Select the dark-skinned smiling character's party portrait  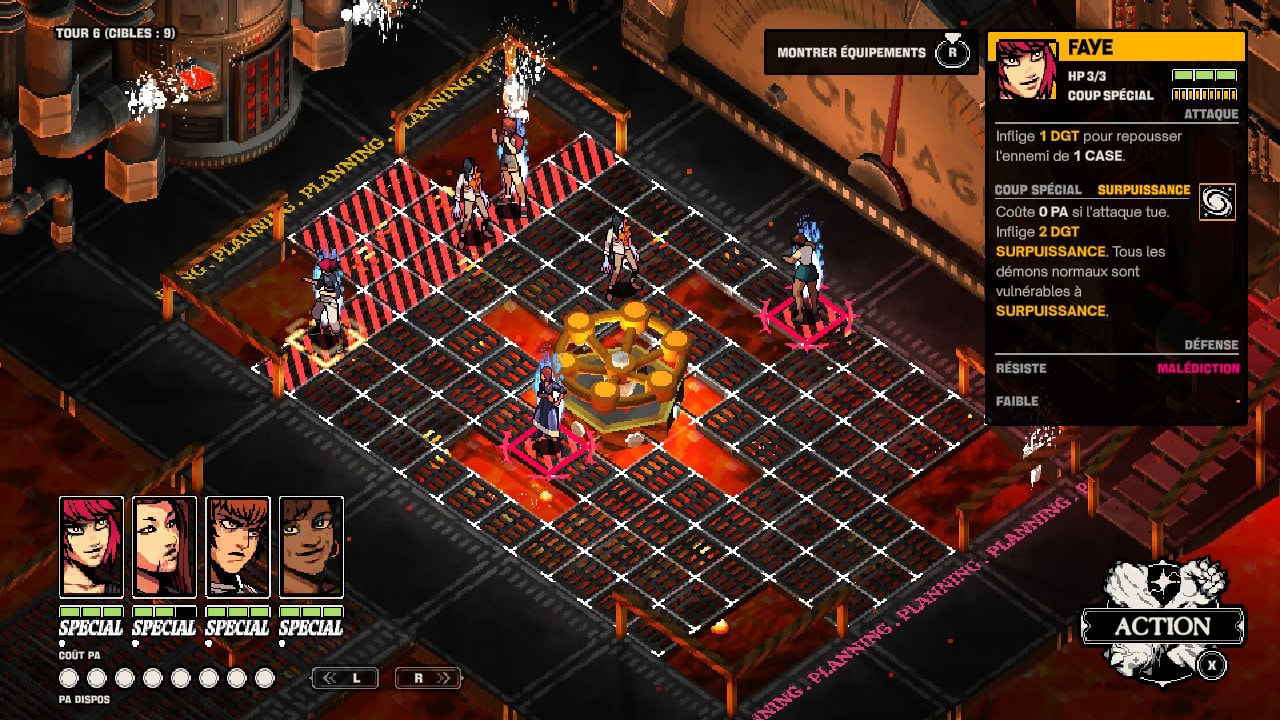pos(311,547)
